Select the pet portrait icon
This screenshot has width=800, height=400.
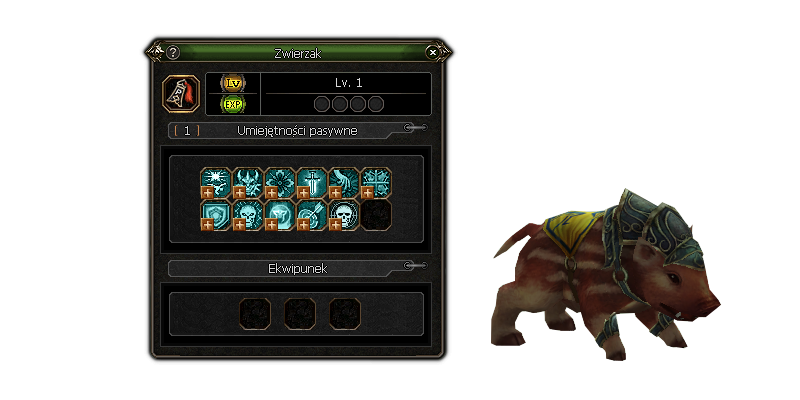coord(180,93)
